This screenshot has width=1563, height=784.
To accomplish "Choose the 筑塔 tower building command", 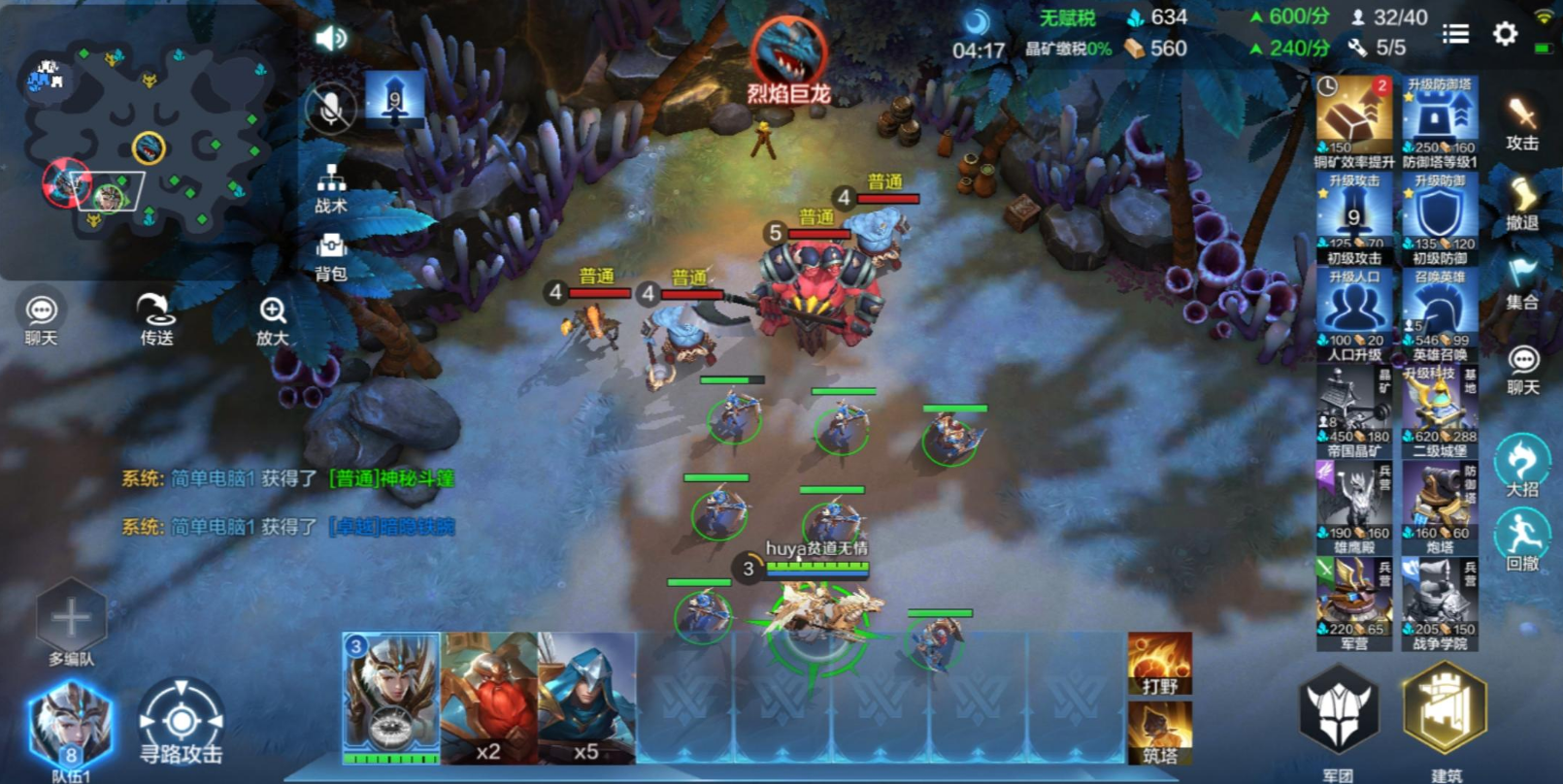I will coord(1159,733).
